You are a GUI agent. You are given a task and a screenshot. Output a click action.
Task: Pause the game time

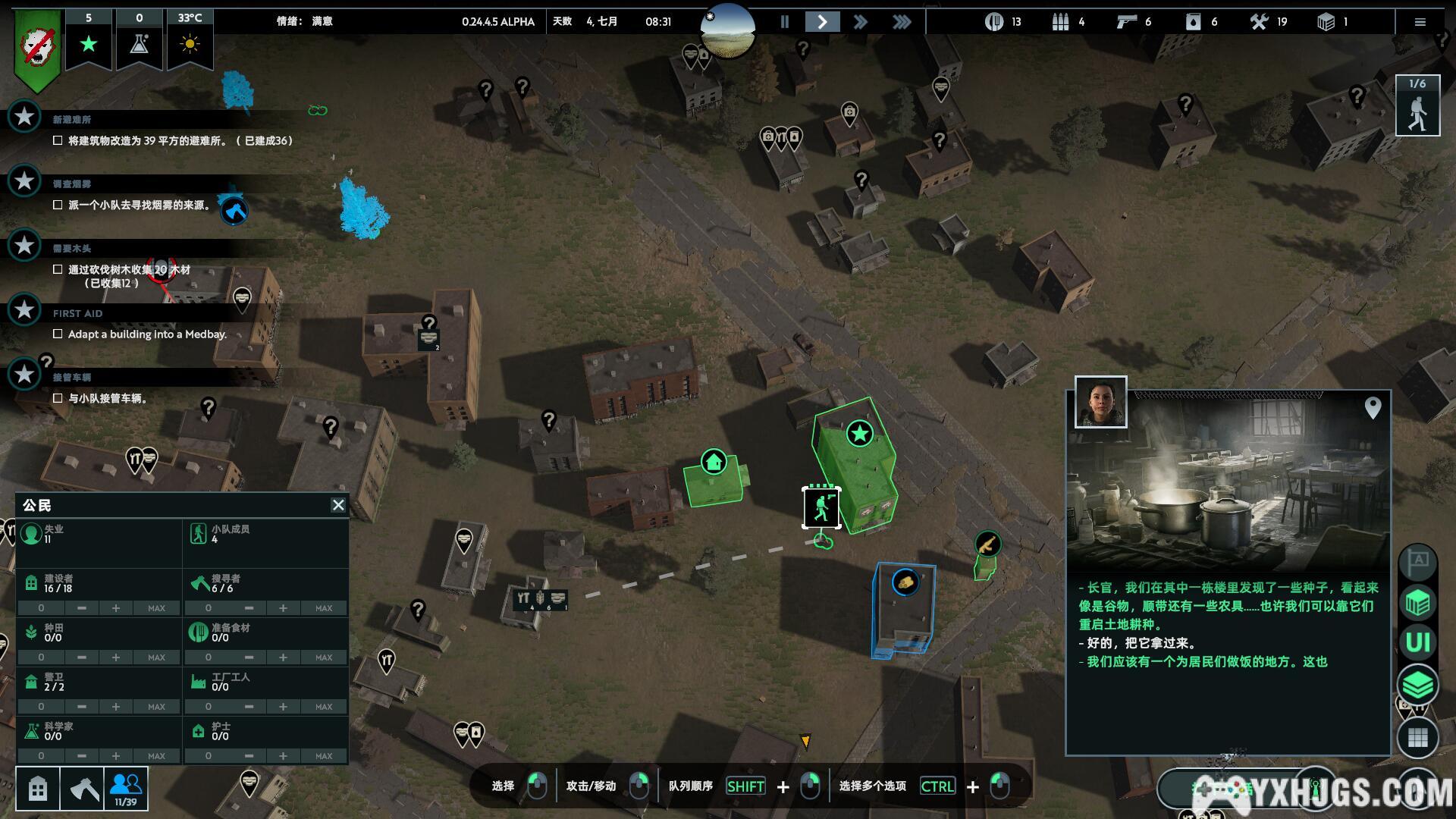pyautogui.click(x=785, y=22)
